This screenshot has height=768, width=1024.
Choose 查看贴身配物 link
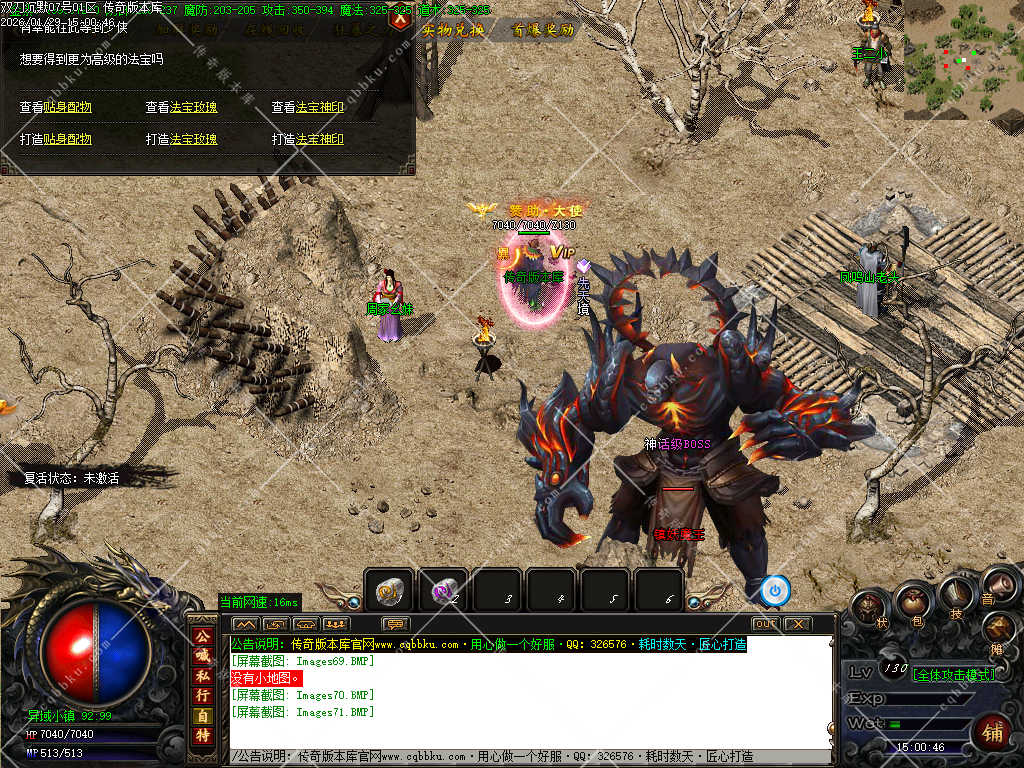(56, 107)
